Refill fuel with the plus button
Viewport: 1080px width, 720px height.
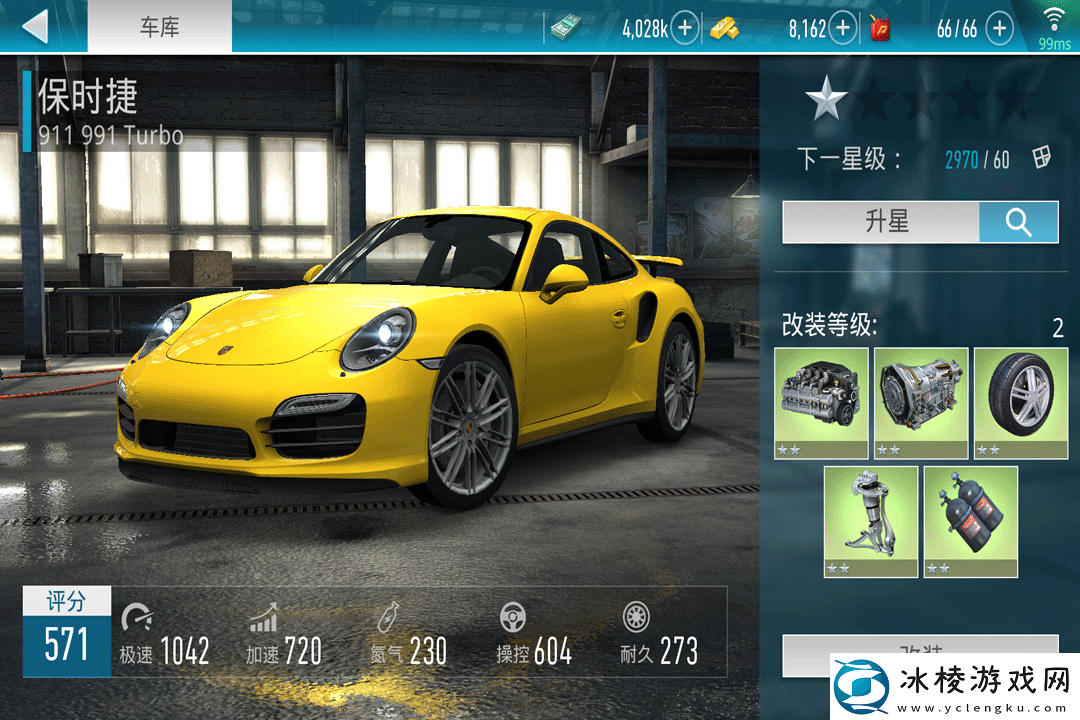(x=999, y=28)
